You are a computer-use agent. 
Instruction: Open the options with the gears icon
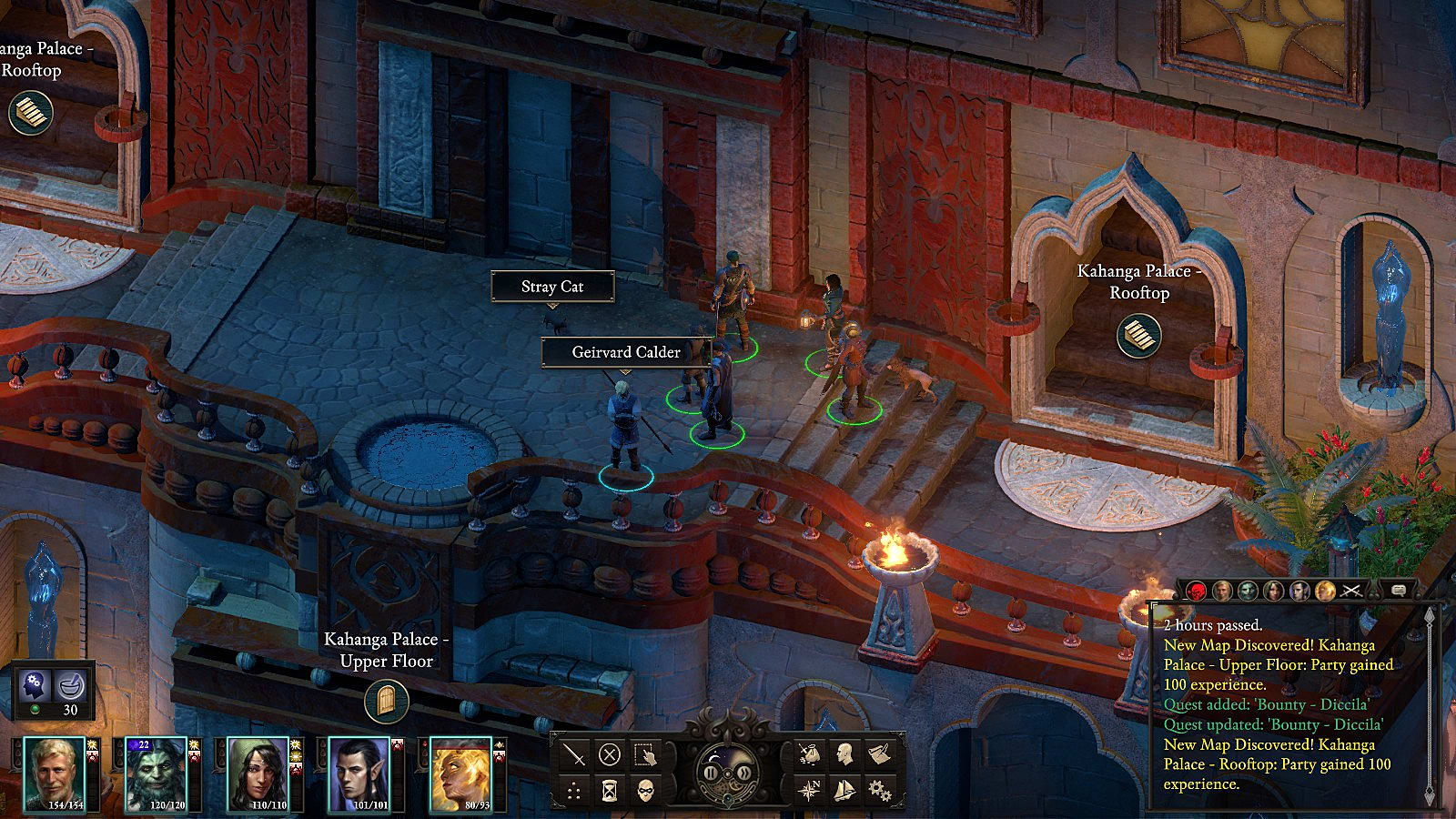[879, 791]
